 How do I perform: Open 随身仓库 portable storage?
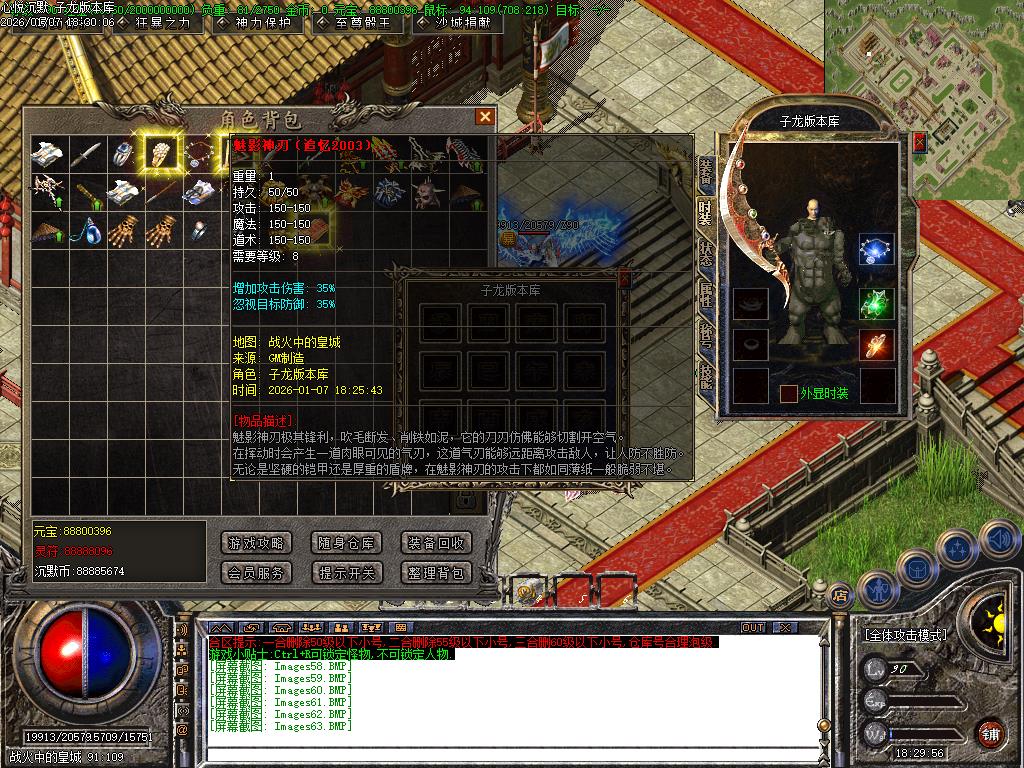[x=346, y=543]
